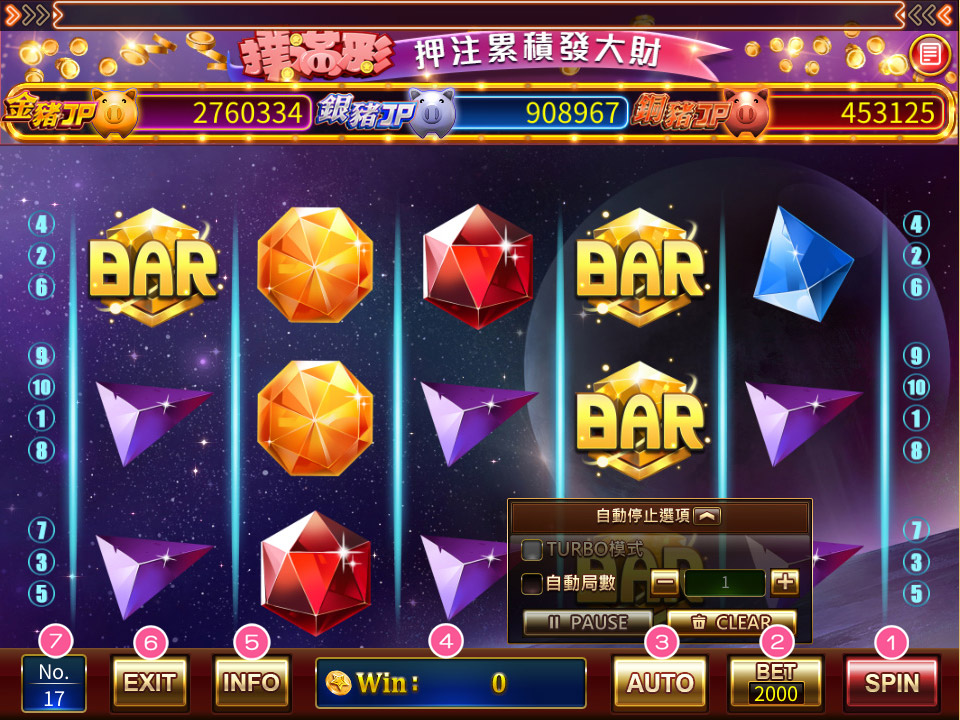Viewport: 960px width, 720px height.
Task: Spin the slot reels
Action: pos(891,683)
